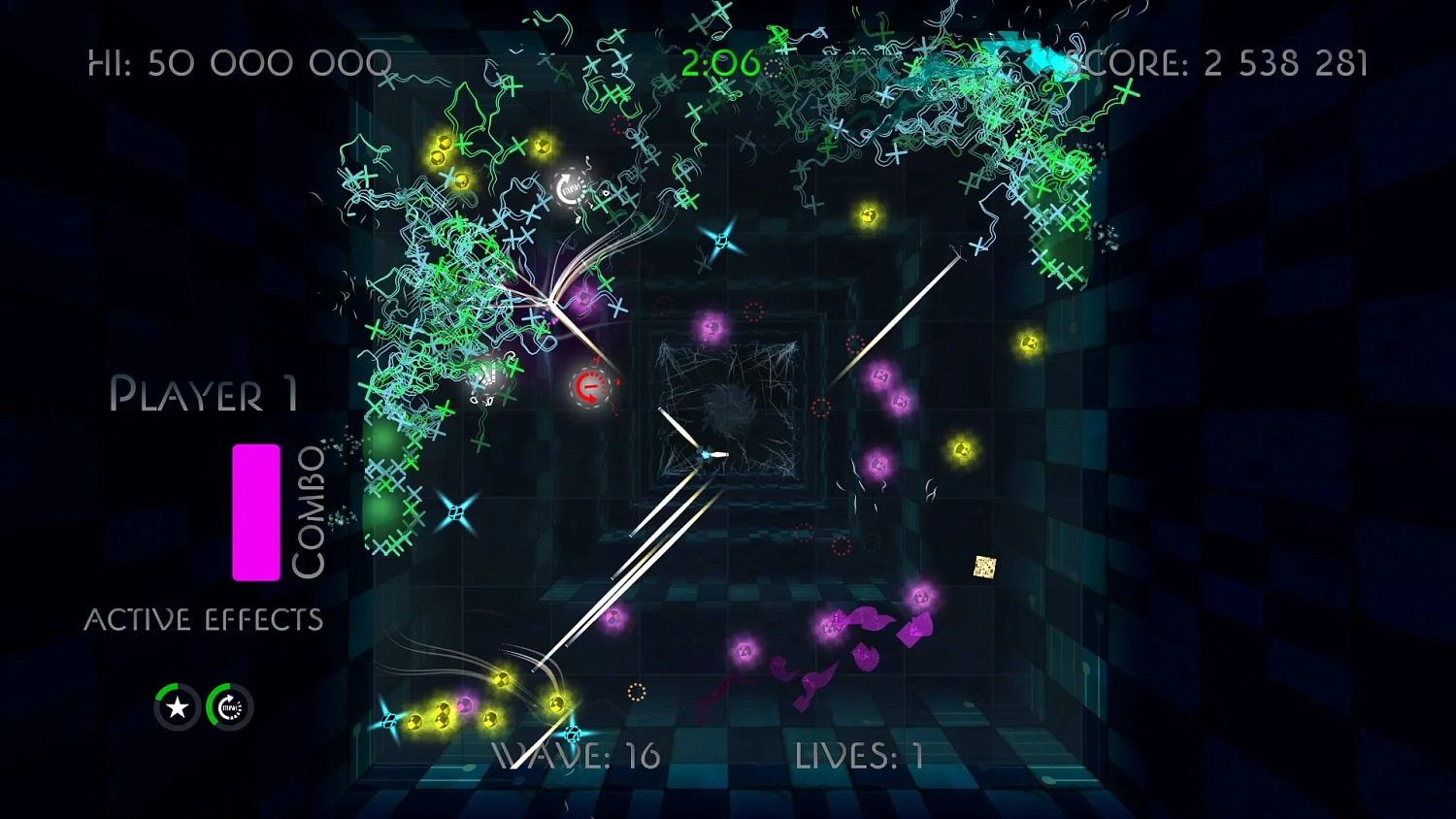This screenshot has height=819, width=1456.
Task: Expand the ACTIVE EFFECTS panel
Action: coord(205,617)
